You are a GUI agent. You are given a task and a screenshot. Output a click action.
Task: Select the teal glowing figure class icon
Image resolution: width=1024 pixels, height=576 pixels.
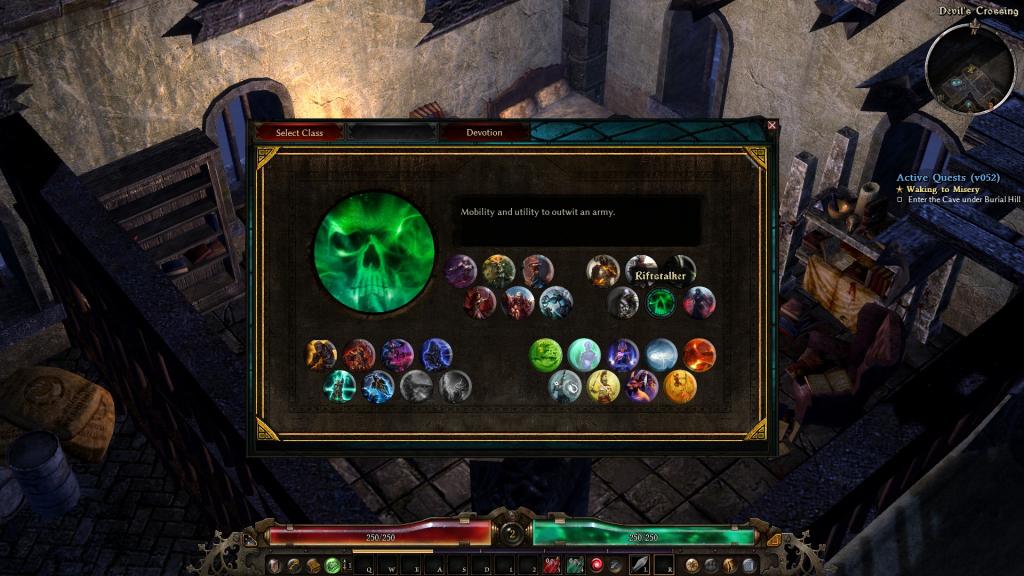340,386
